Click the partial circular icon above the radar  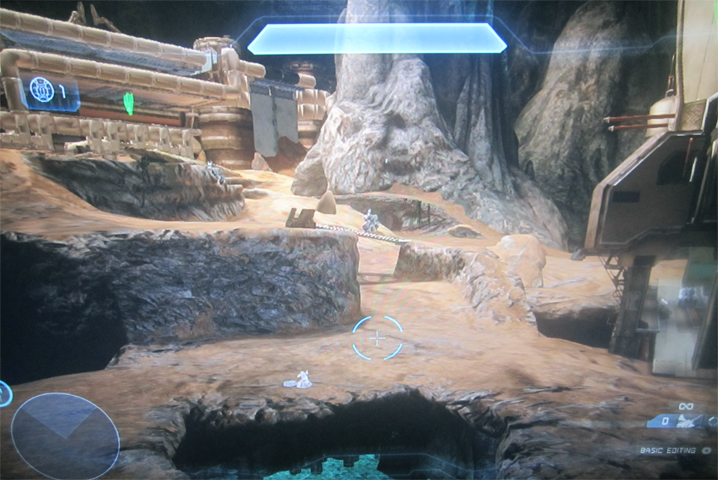pos(4,393)
